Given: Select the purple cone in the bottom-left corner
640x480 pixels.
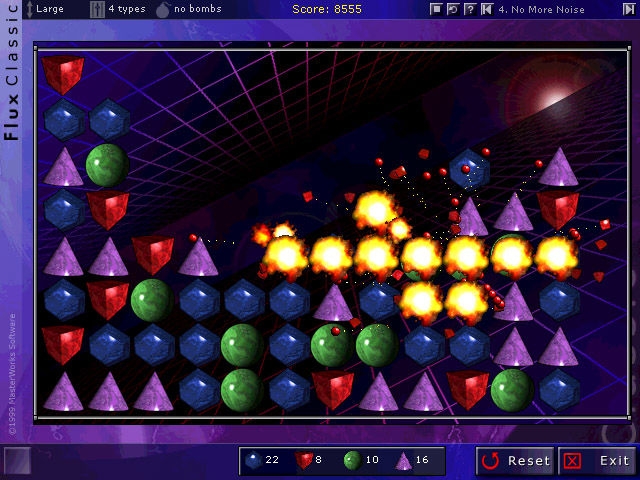Looking at the screenshot, I should [x=63, y=392].
